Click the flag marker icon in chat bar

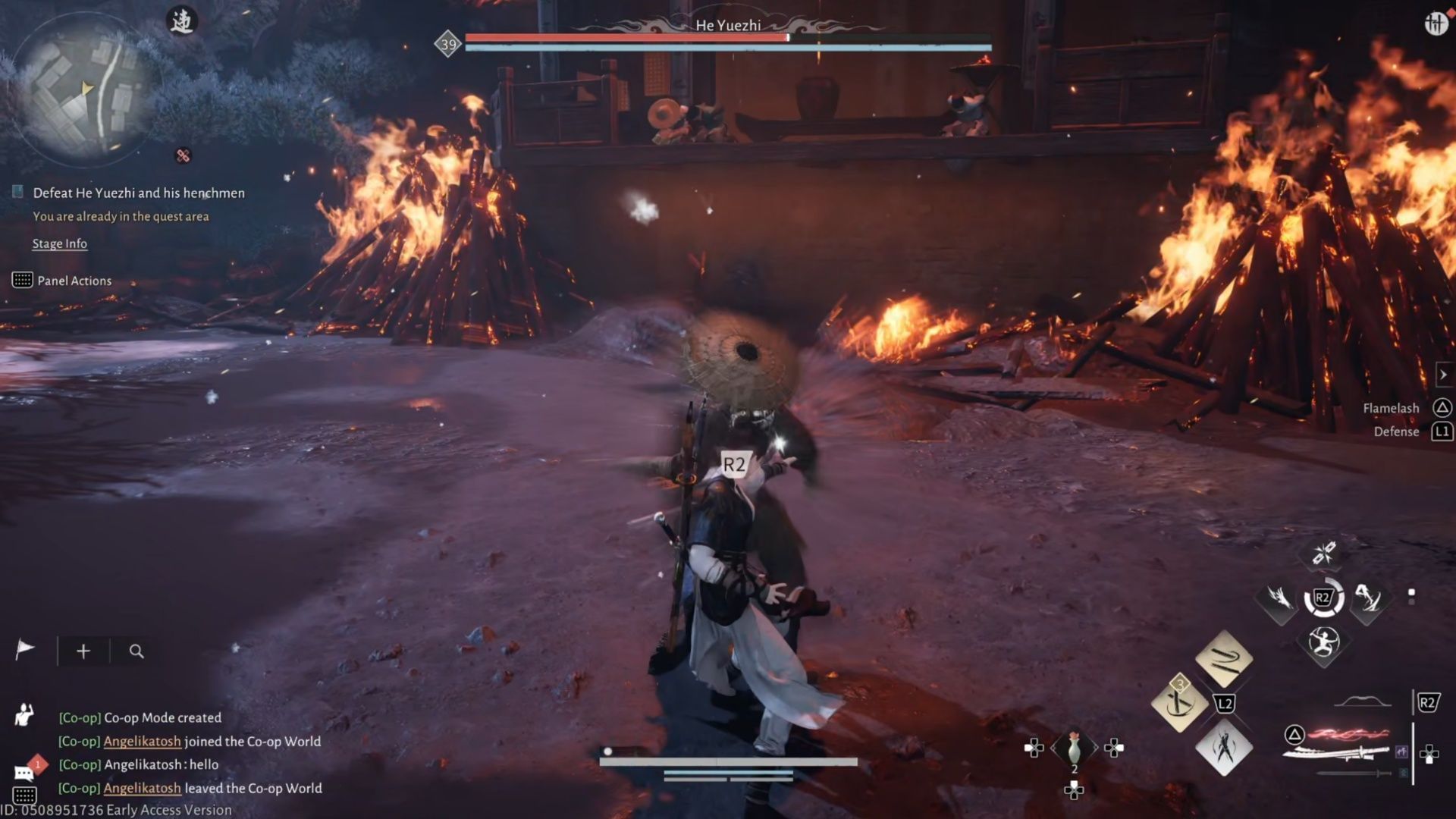(25, 648)
